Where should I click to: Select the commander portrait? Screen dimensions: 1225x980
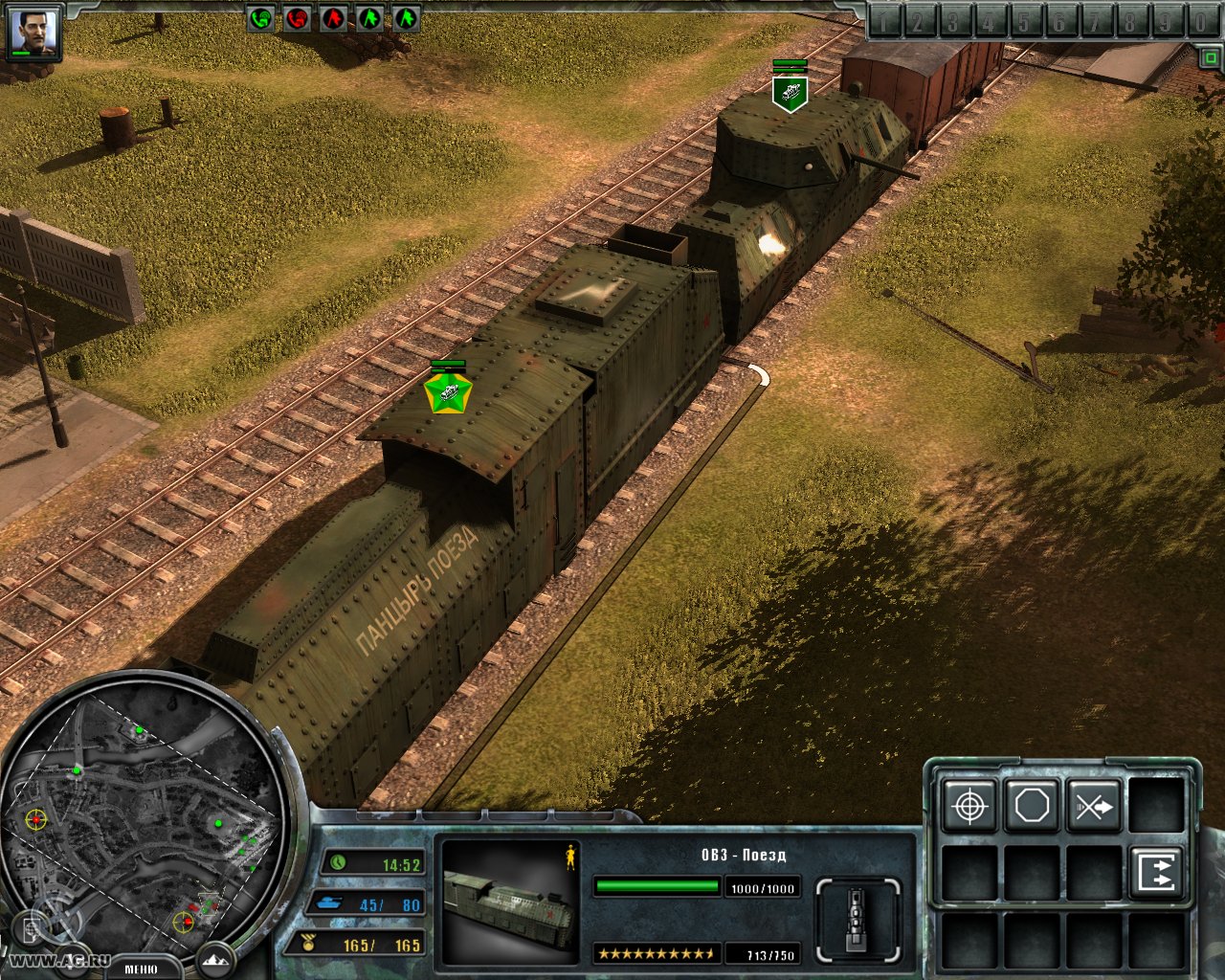tap(33, 31)
